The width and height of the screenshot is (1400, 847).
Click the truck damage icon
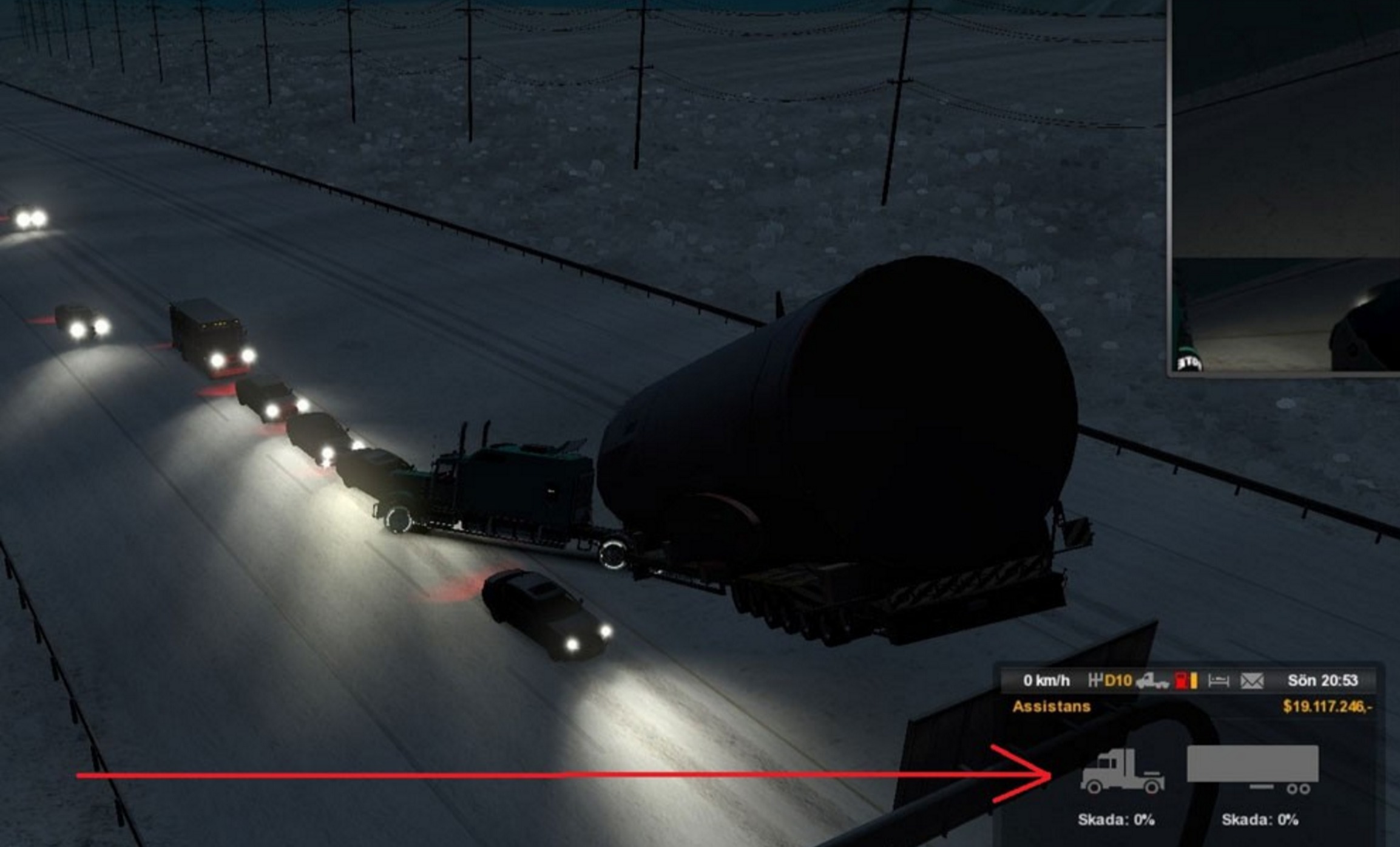coord(1121,771)
